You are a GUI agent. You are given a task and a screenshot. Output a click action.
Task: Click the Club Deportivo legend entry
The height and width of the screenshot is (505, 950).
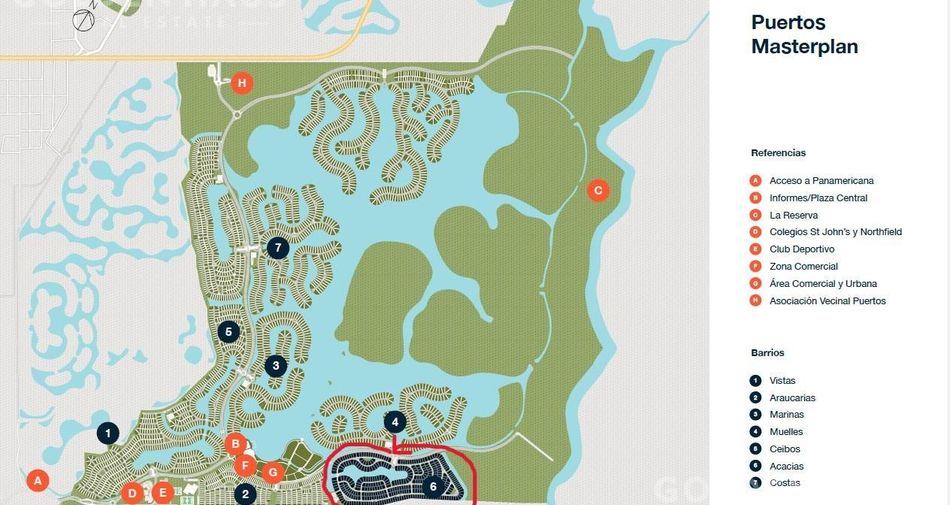[802, 249]
